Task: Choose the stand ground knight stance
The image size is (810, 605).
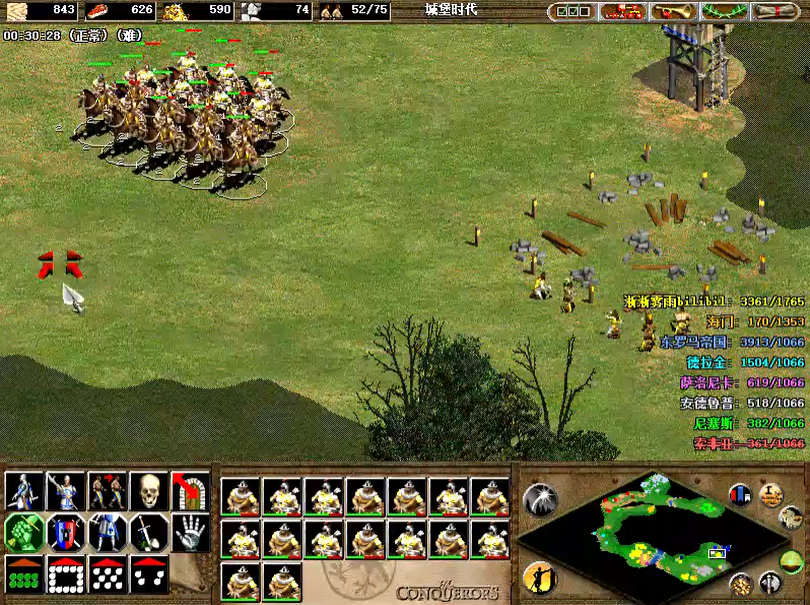Action: (107, 533)
